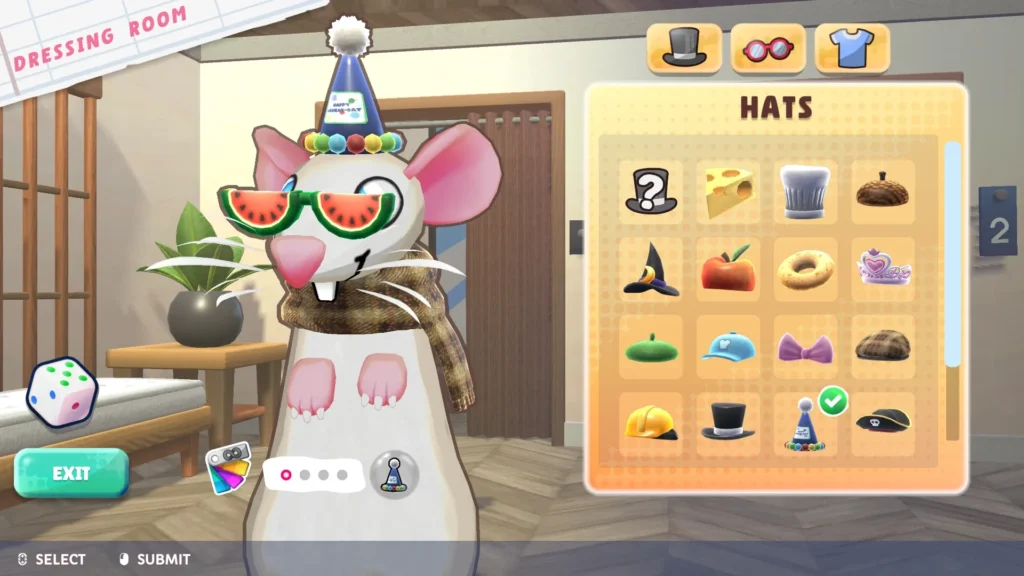Screen dimensions: 1024x576
Task: Switch to the hats category tab
Action: (x=685, y=47)
